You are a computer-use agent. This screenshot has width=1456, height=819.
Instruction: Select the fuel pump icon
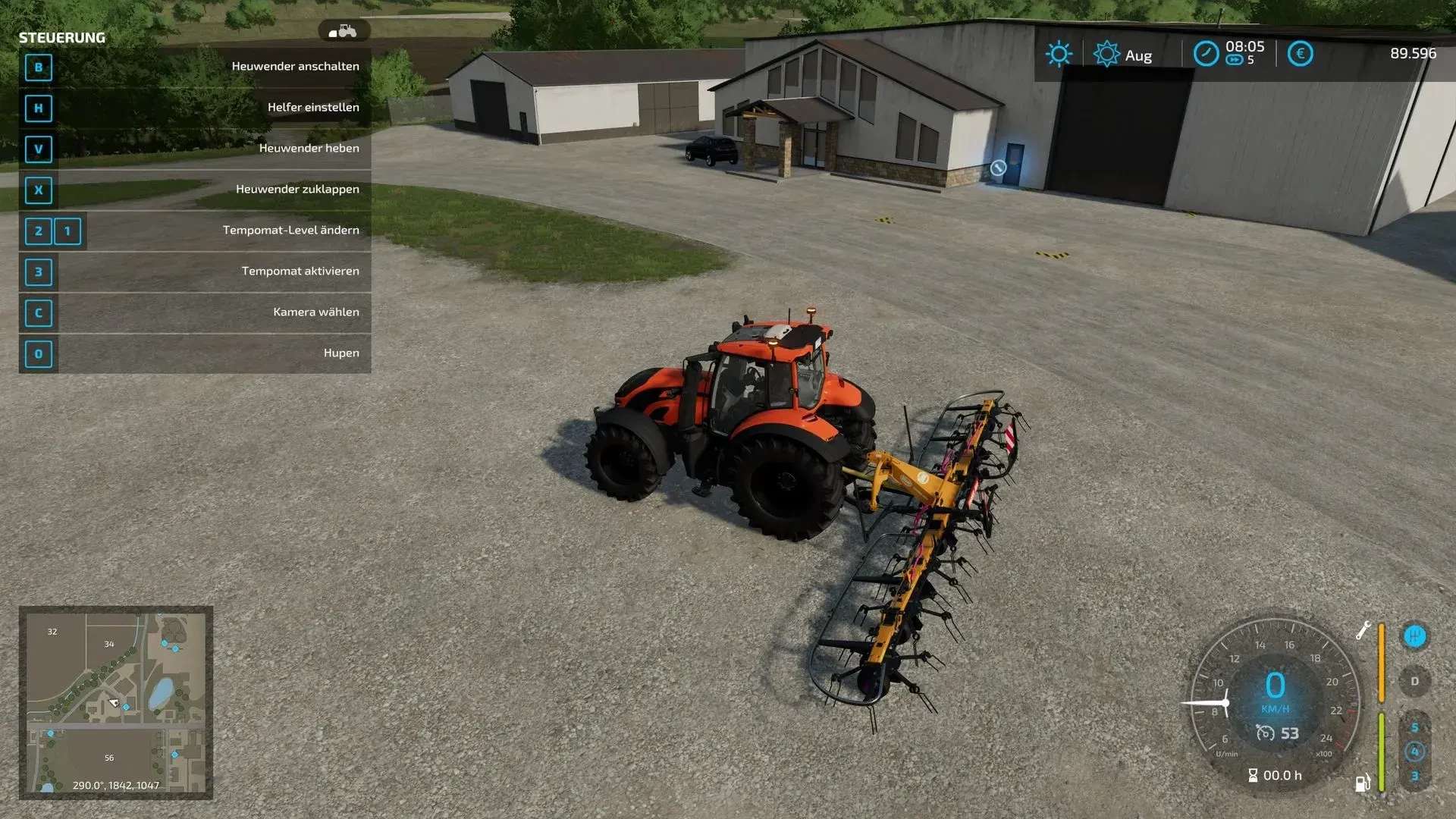tap(1362, 783)
